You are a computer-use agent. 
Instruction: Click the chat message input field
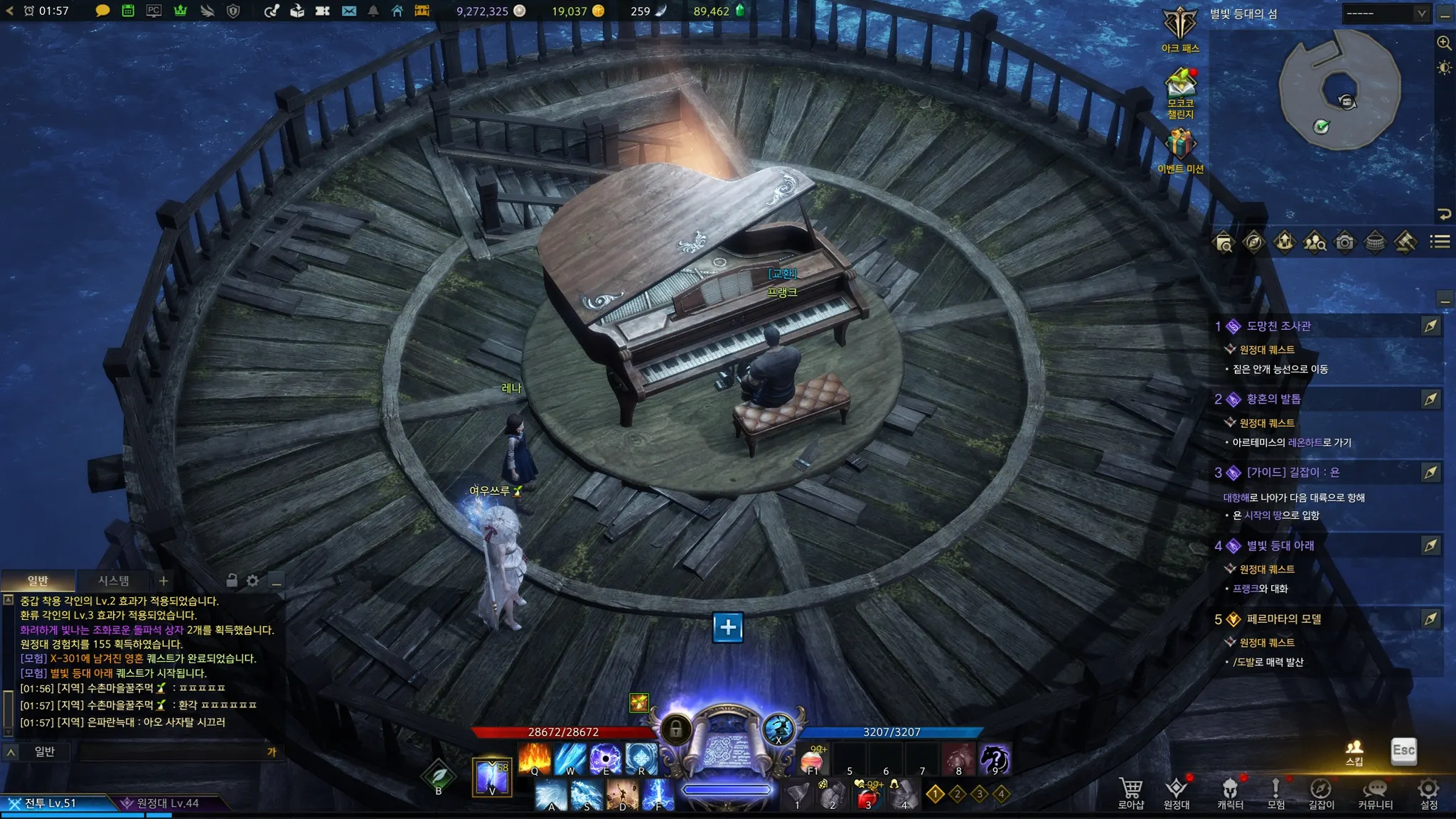coord(171,751)
